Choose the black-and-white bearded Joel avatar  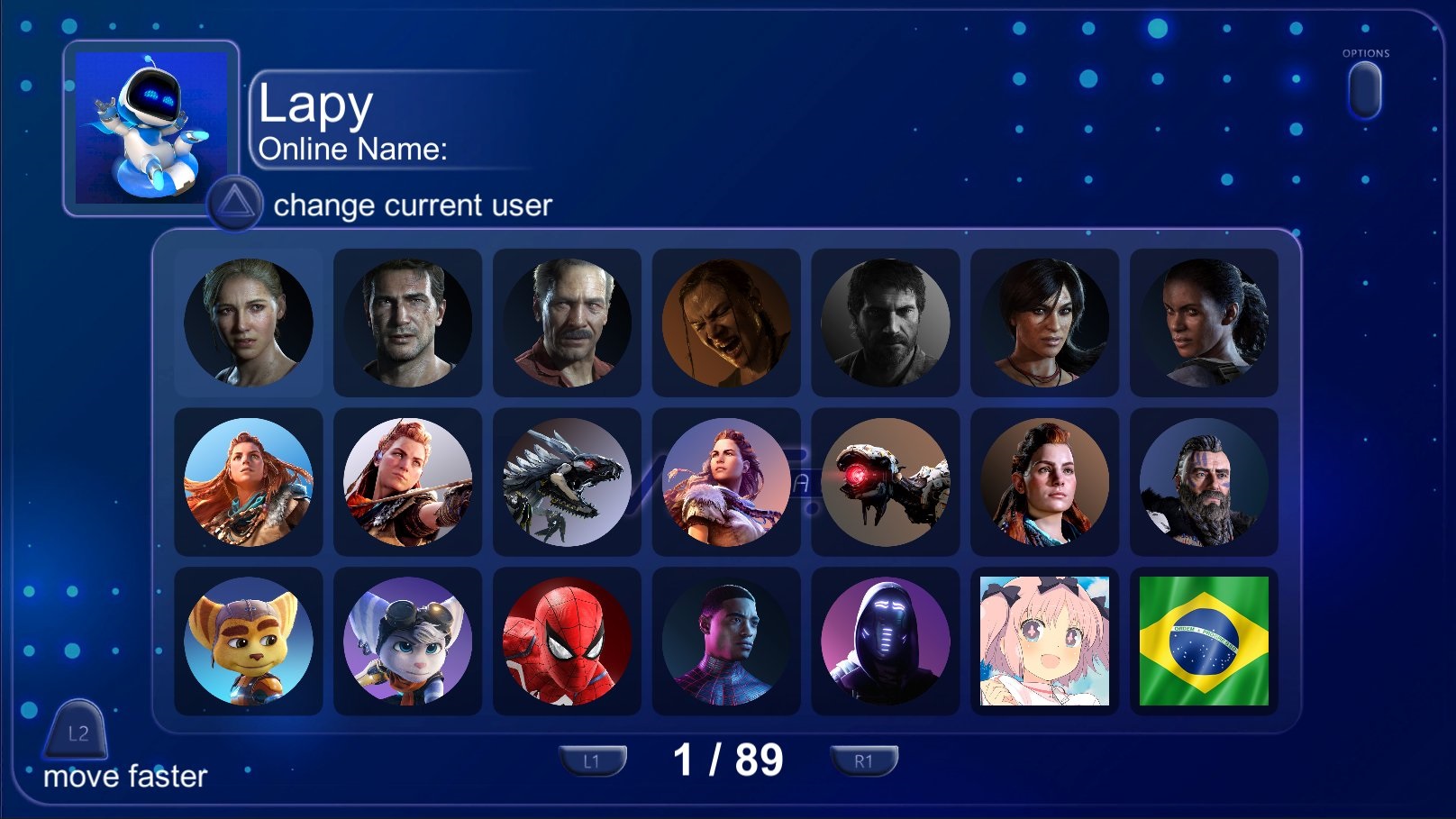(x=886, y=323)
